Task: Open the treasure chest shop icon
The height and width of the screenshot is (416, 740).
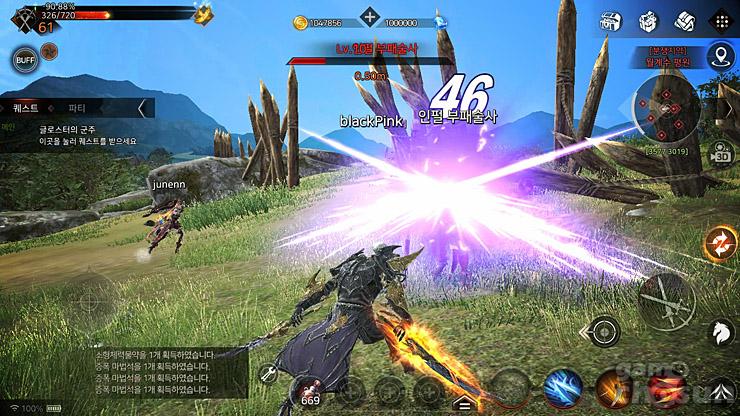Action: click(x=610, y=21)
